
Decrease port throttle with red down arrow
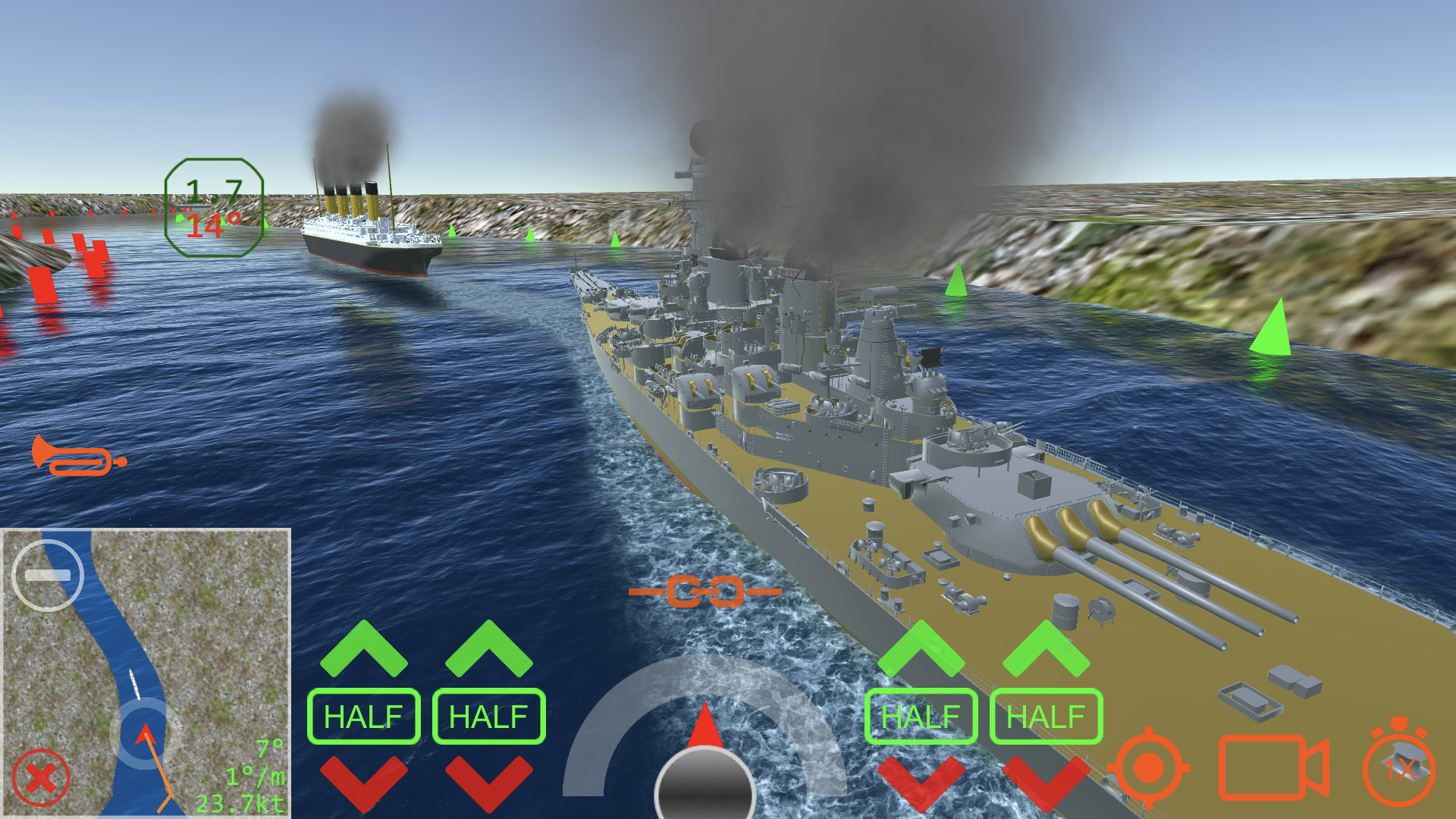(x=364, y=785)
